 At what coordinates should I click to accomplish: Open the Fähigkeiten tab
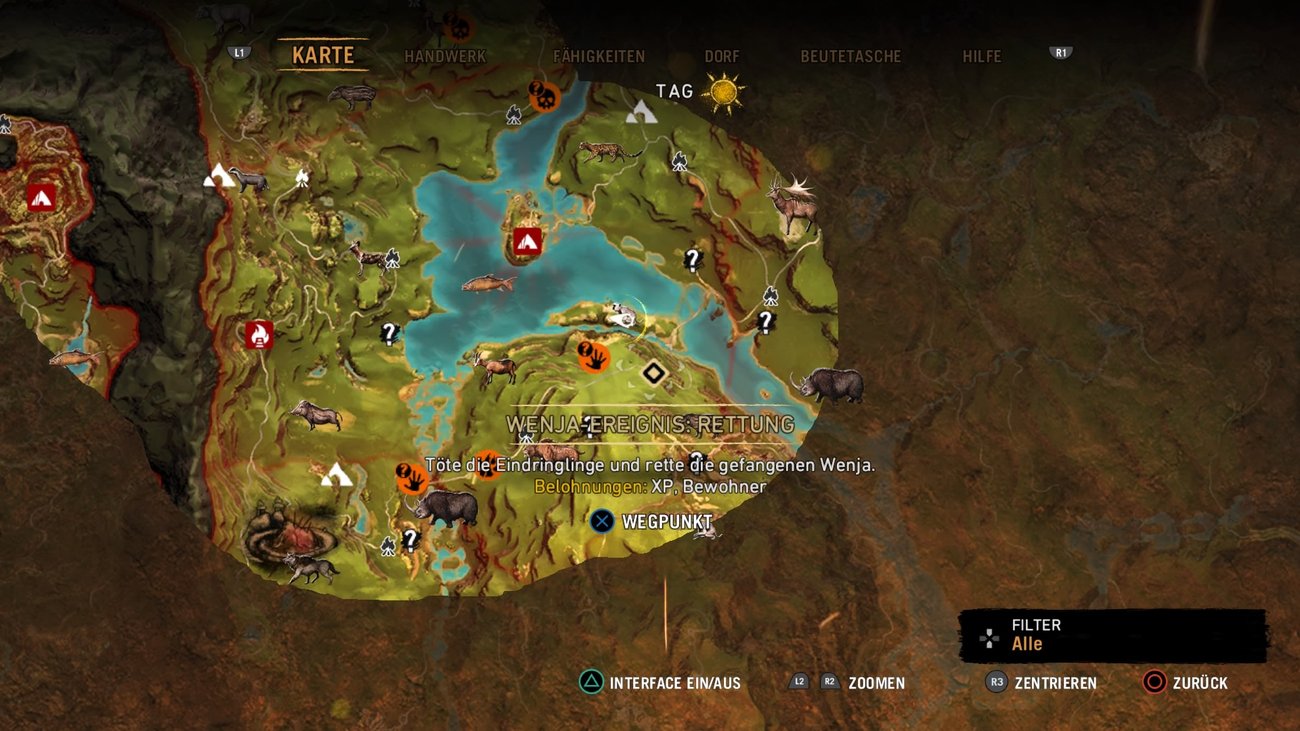[x=599, y=57]
